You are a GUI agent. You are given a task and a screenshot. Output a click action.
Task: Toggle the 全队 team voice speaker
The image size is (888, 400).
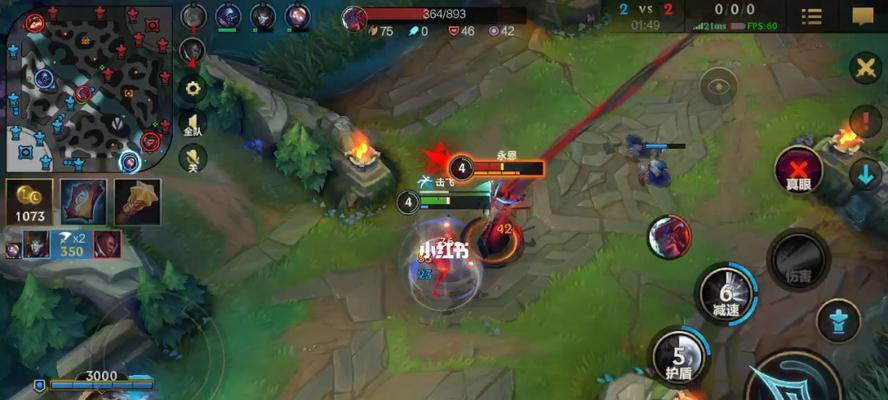(x=192, y=123)
